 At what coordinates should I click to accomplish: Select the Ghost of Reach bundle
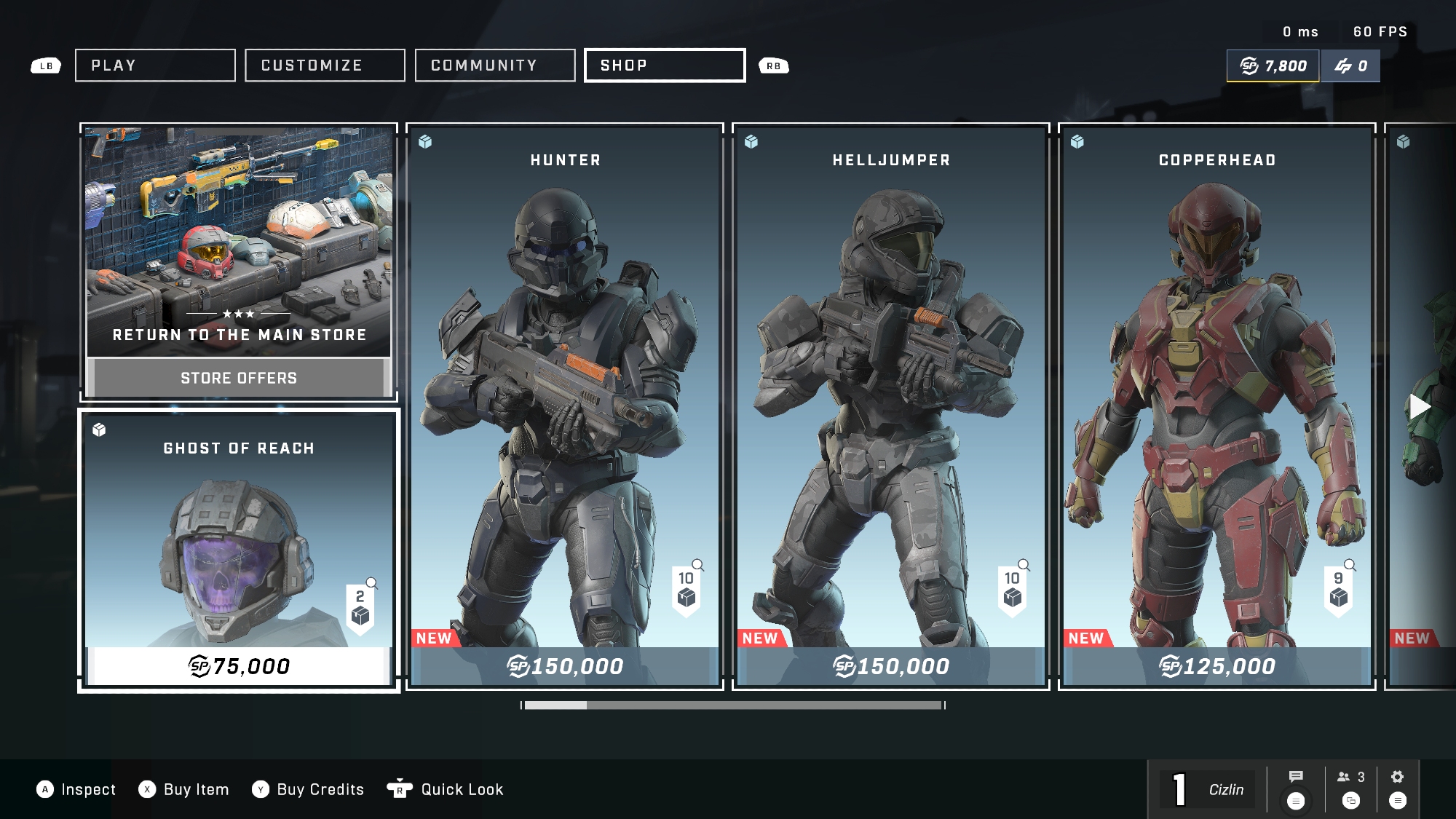pos(239,550)
